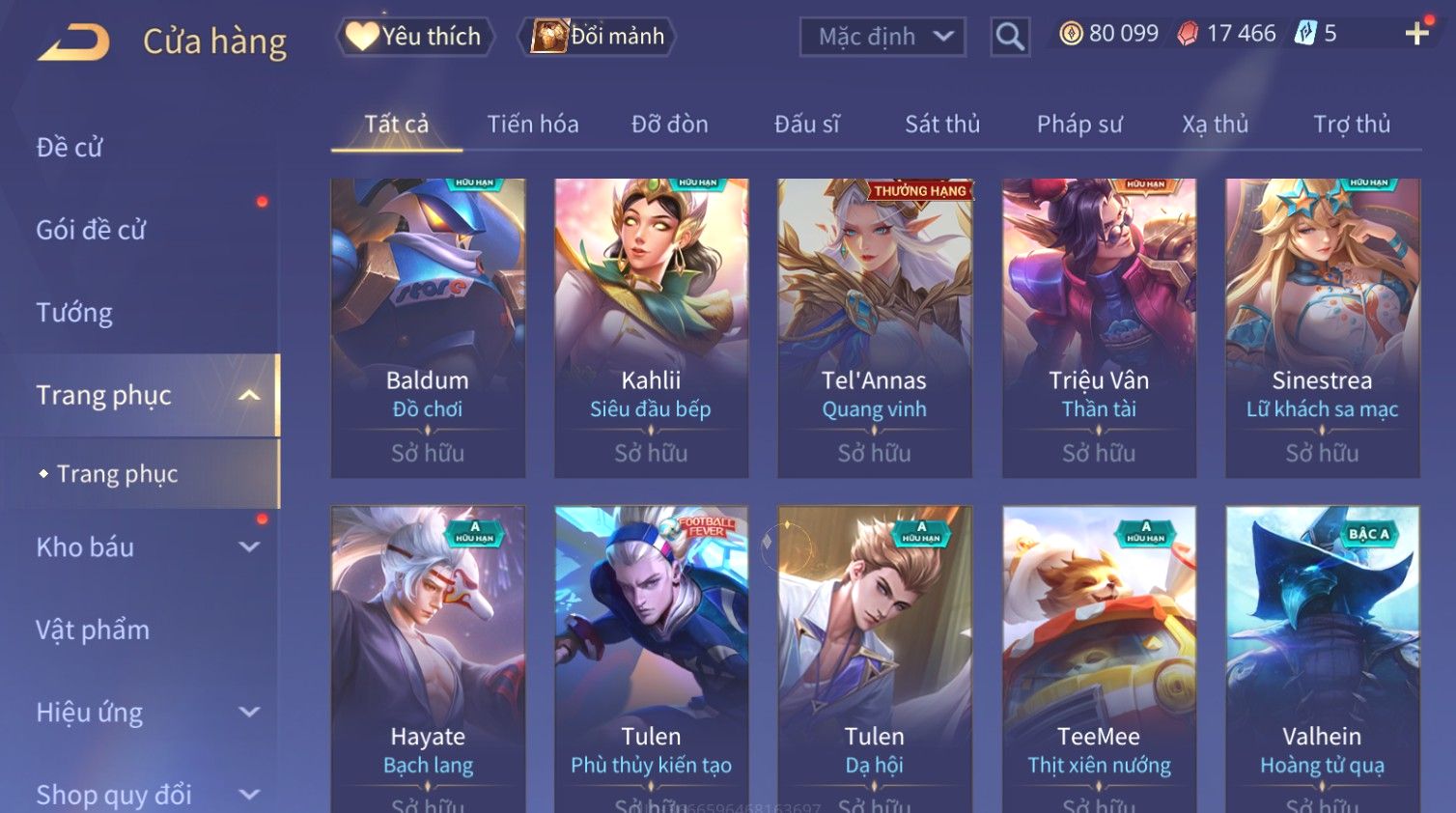Filter skins by Sát thủ
The height and width of the screenshot is (813, 1456).
point(941,125)
